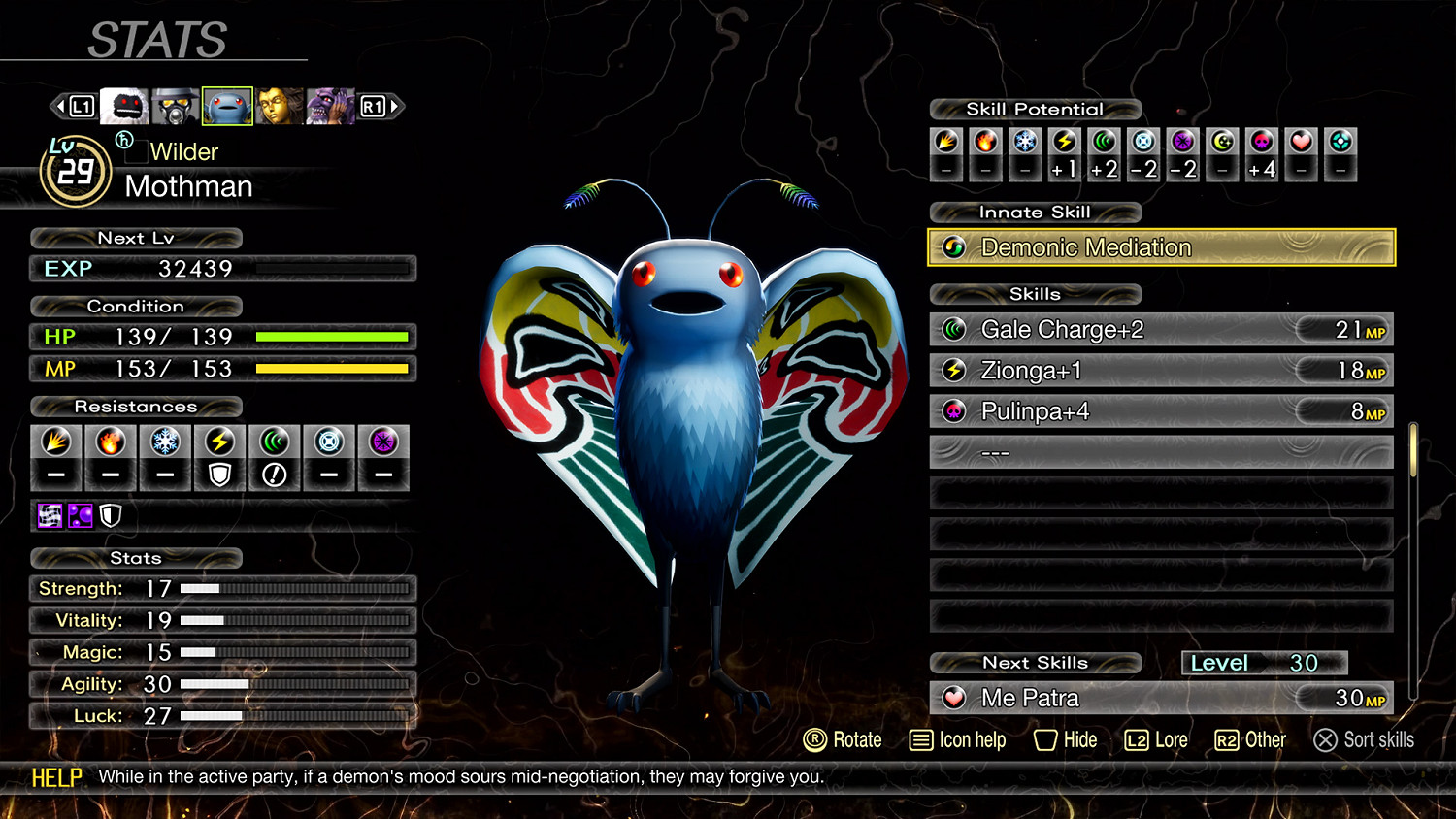Click the ailment skill potential icon
Viewport: 1456px width, 819px height.
(1261, 142)
